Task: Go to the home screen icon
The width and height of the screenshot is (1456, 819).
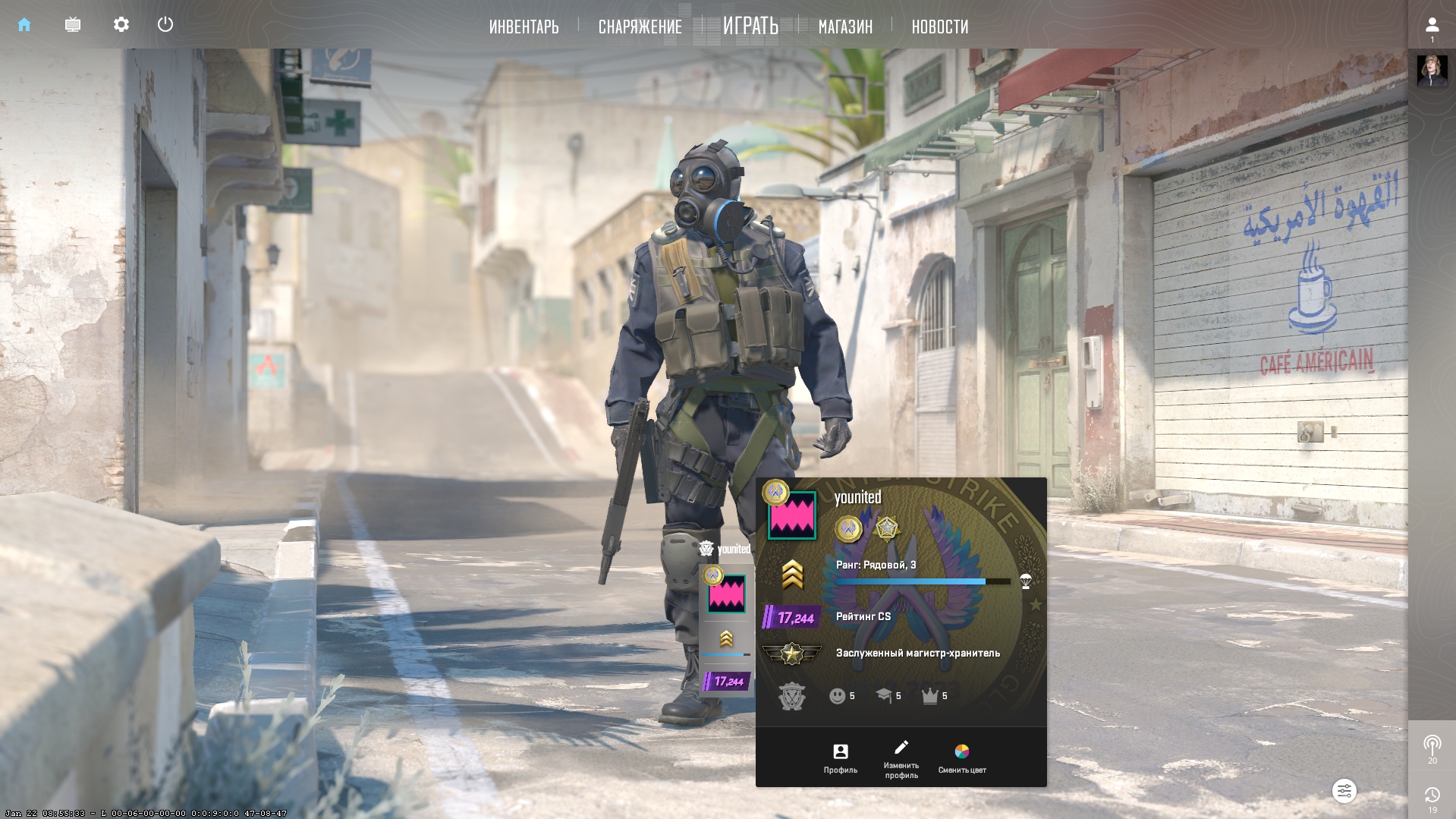Action: coord(24,25)
